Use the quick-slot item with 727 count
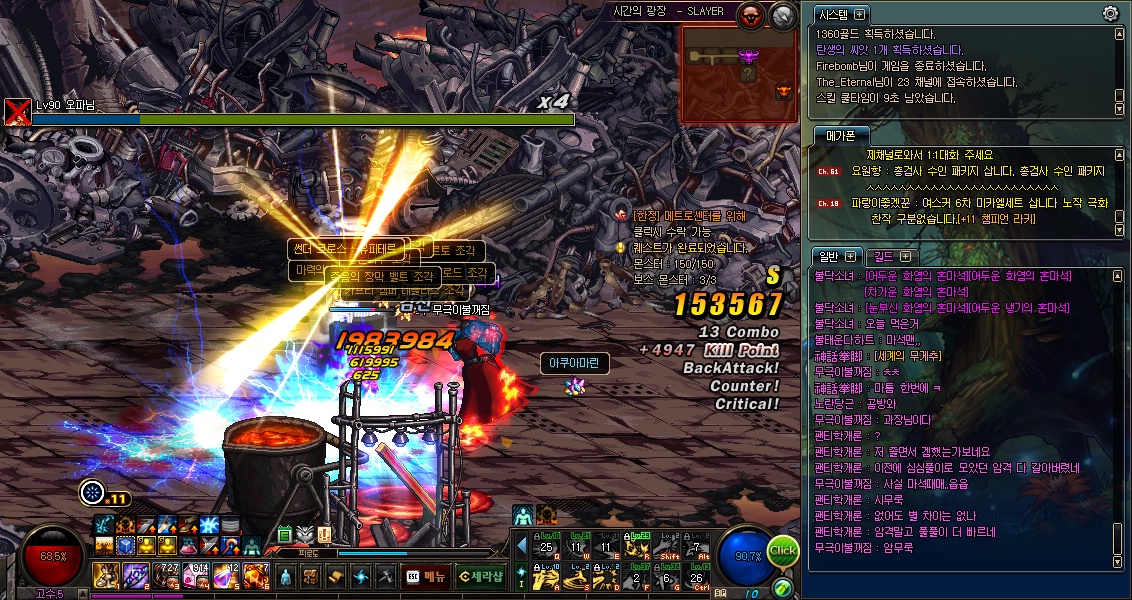This screenshot has height=600, width=1132. 166,575
